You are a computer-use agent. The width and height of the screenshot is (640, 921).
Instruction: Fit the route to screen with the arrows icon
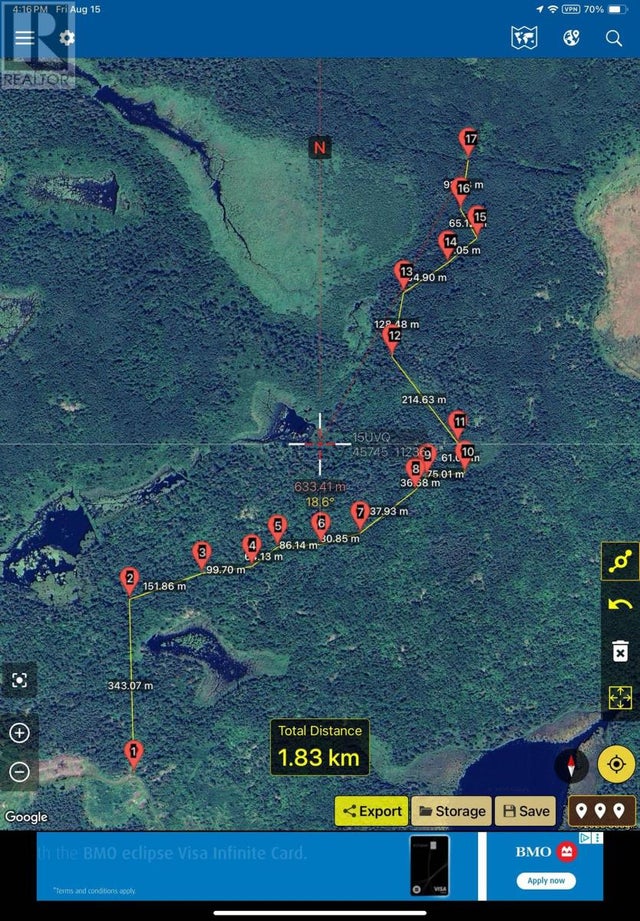click(x=620, y=697)
